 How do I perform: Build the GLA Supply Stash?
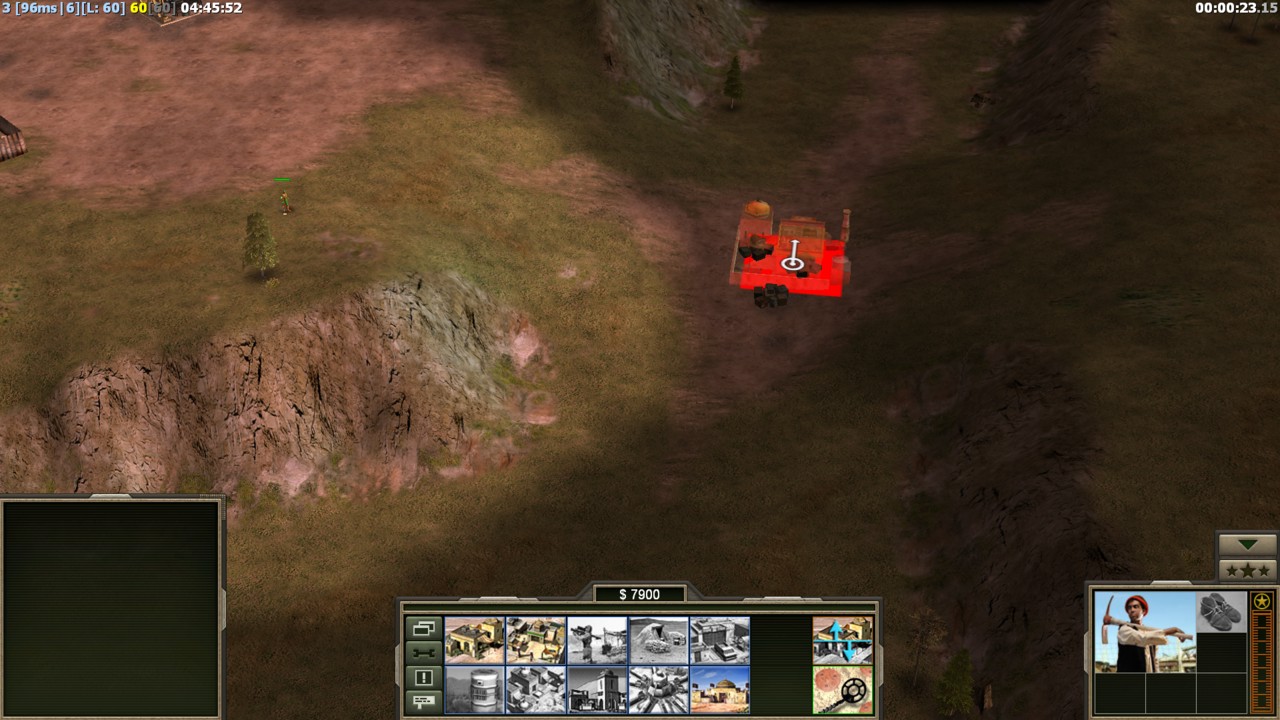(x=474, y=640)
